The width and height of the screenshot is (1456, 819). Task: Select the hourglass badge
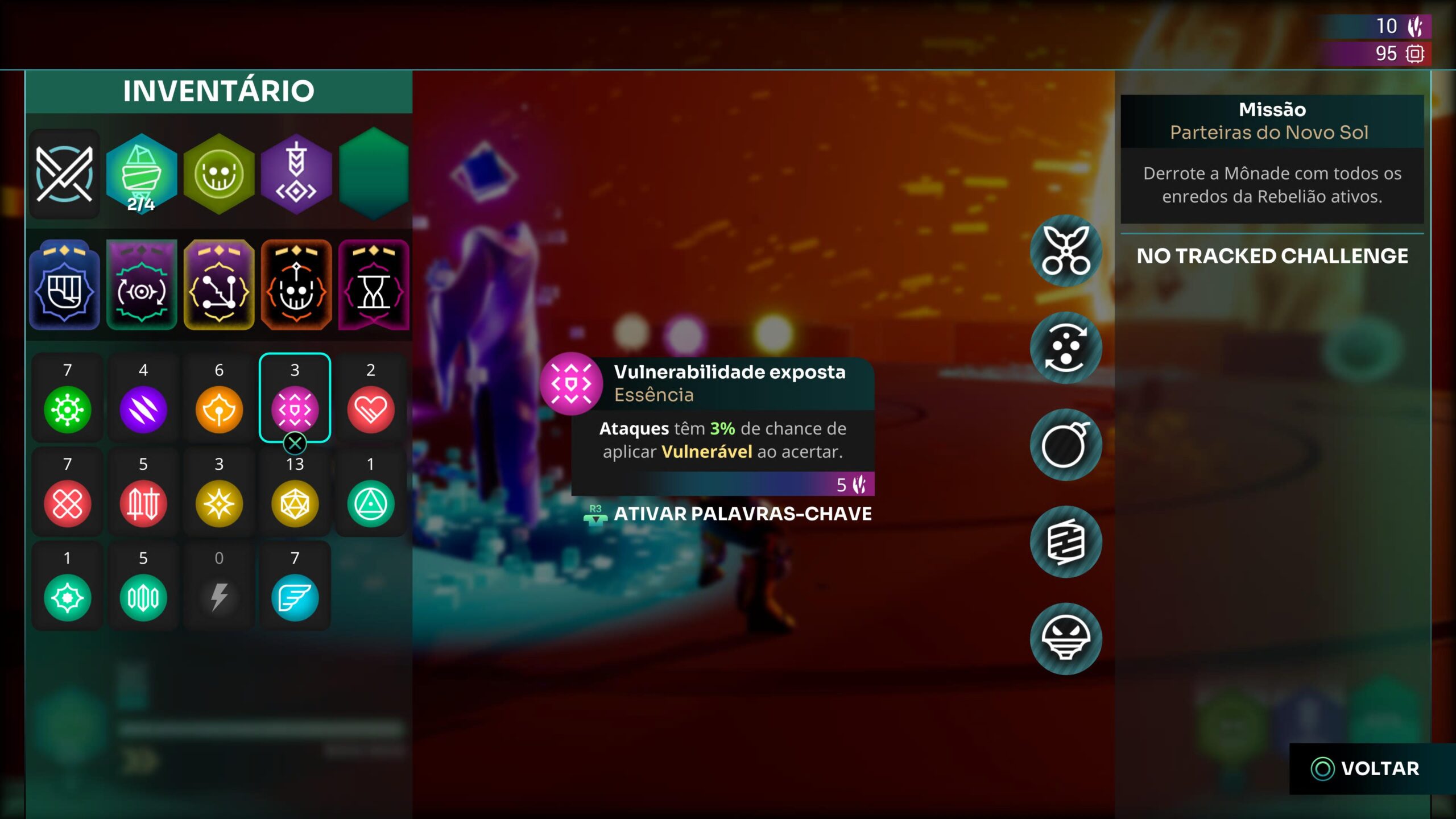374,286
